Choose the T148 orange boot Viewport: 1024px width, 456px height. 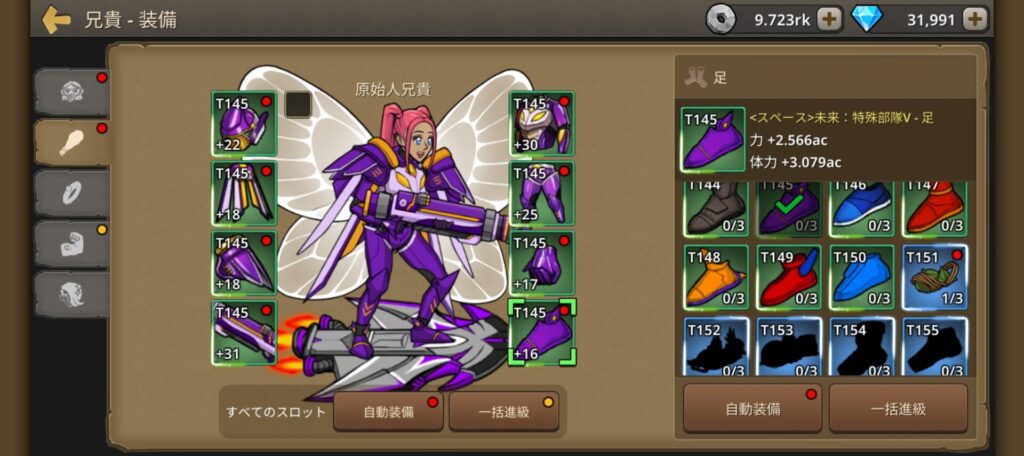click(716, 277)
